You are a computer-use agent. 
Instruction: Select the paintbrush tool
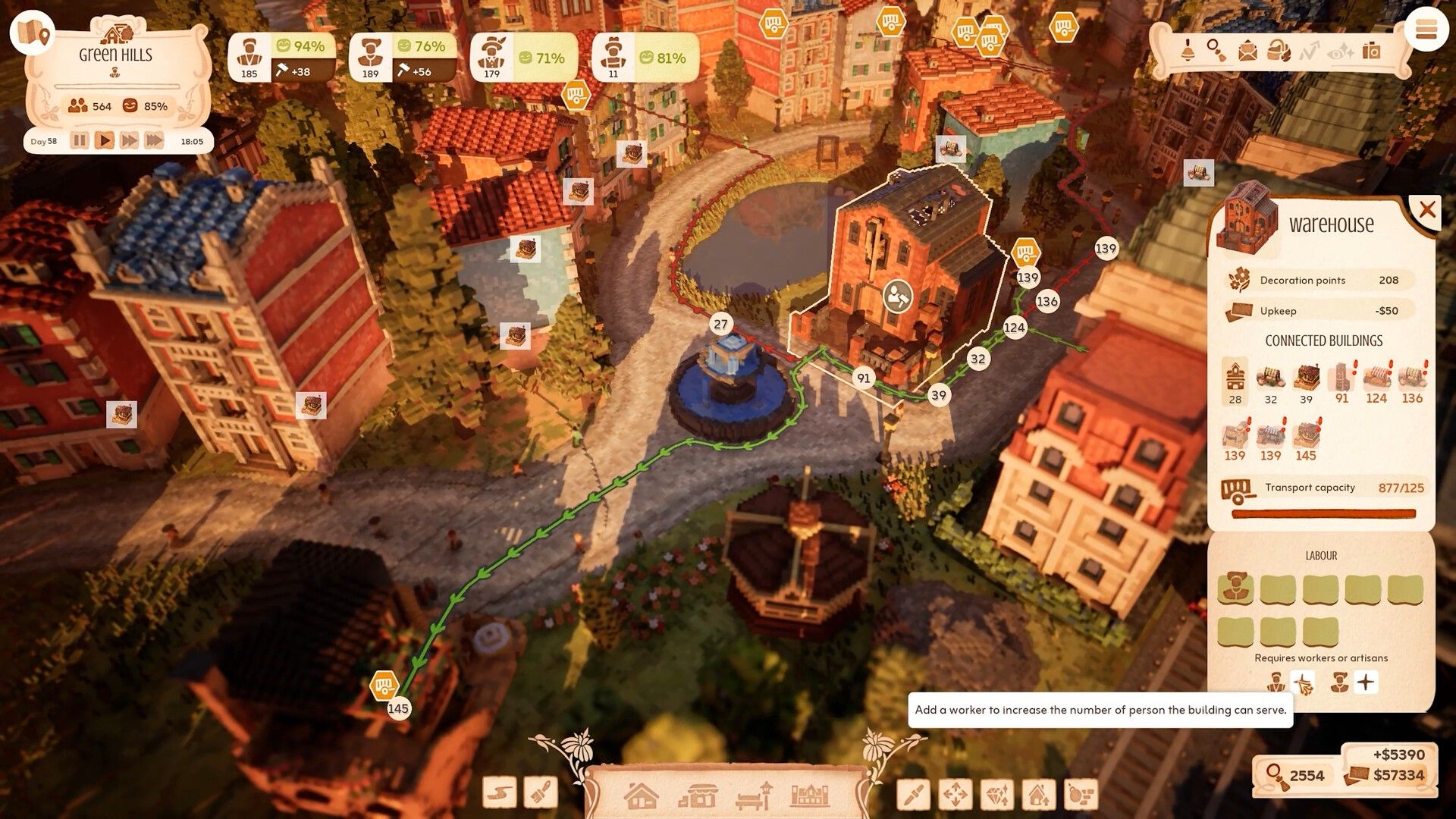(542, 792)
